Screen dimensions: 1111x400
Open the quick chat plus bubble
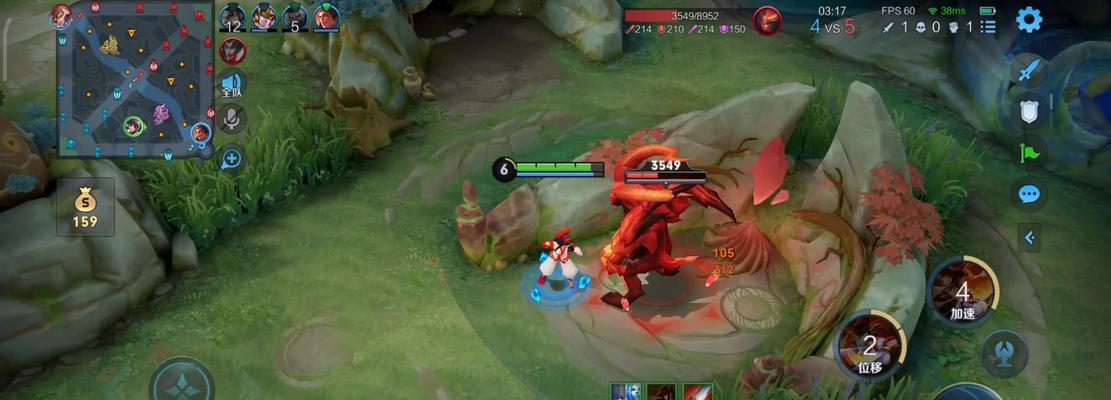click(232, 158)
